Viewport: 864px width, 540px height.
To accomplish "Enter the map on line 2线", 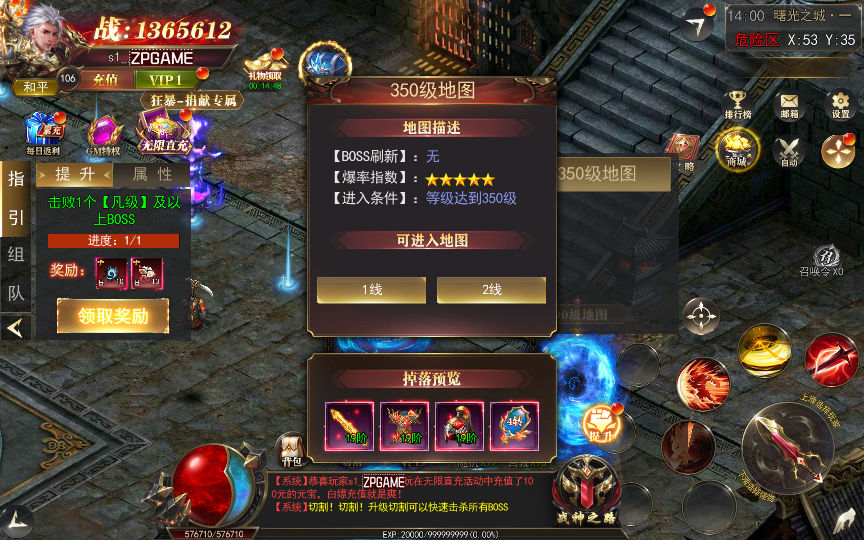I will click(491, 290).
